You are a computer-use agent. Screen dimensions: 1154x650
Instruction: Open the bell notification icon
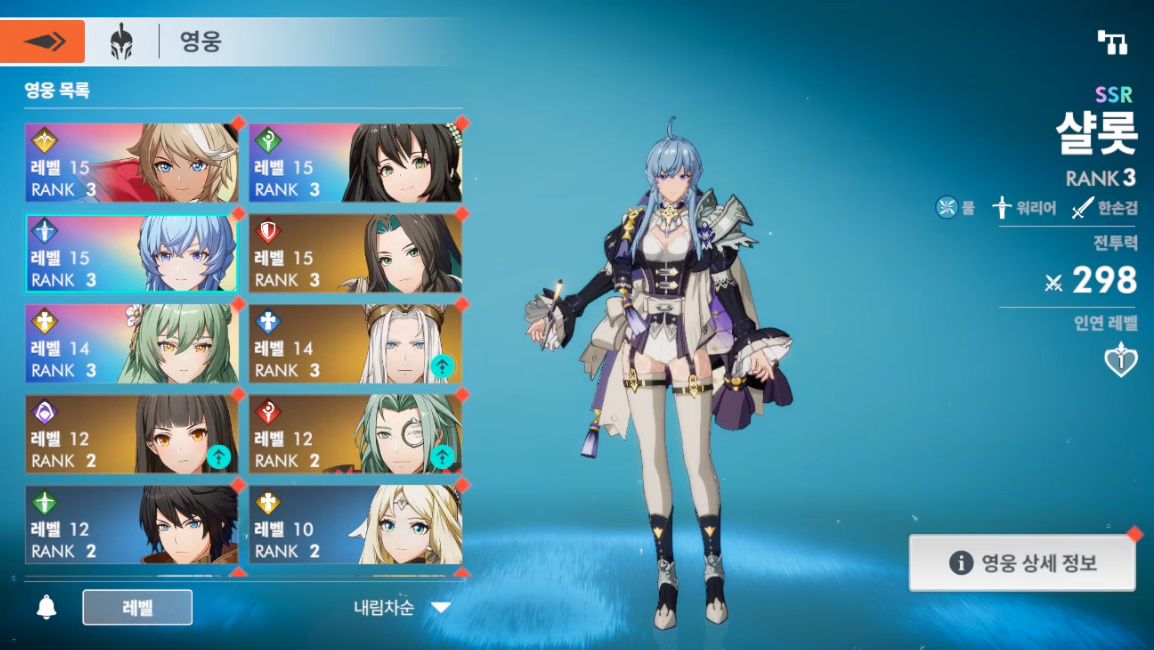click(x=46, y=607)
